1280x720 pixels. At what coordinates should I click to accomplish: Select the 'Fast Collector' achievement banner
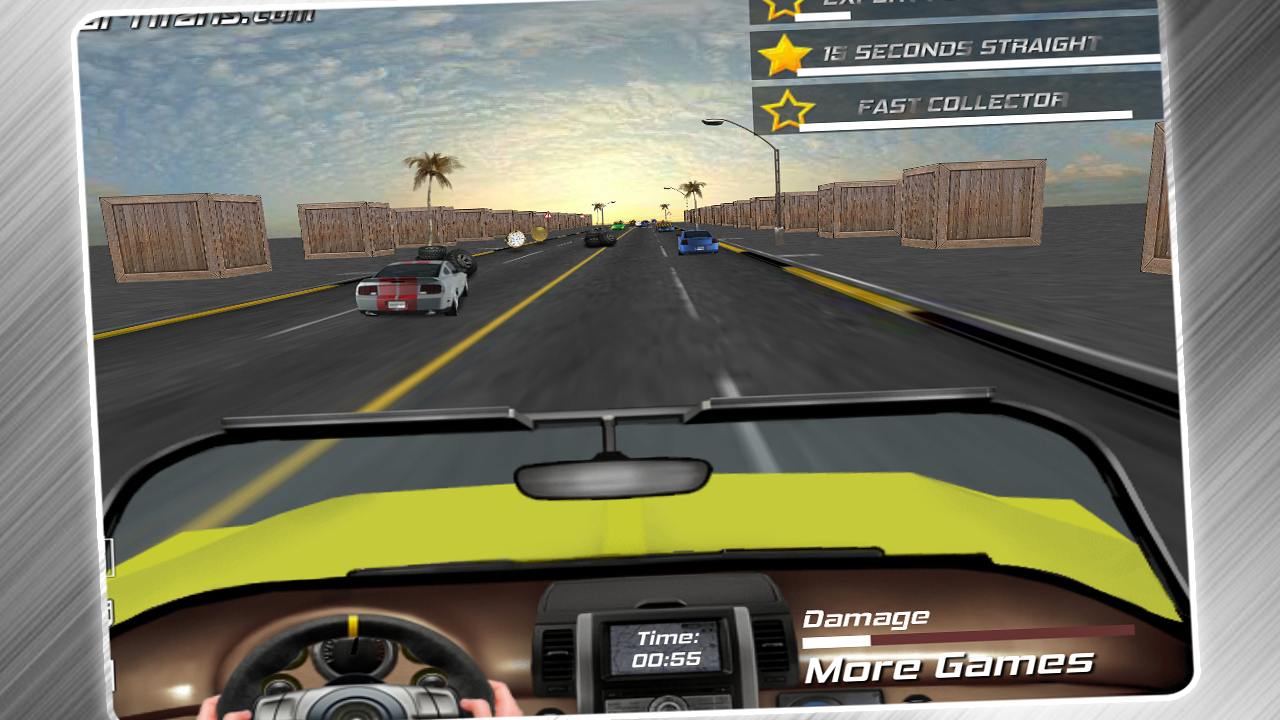point(960,100)
